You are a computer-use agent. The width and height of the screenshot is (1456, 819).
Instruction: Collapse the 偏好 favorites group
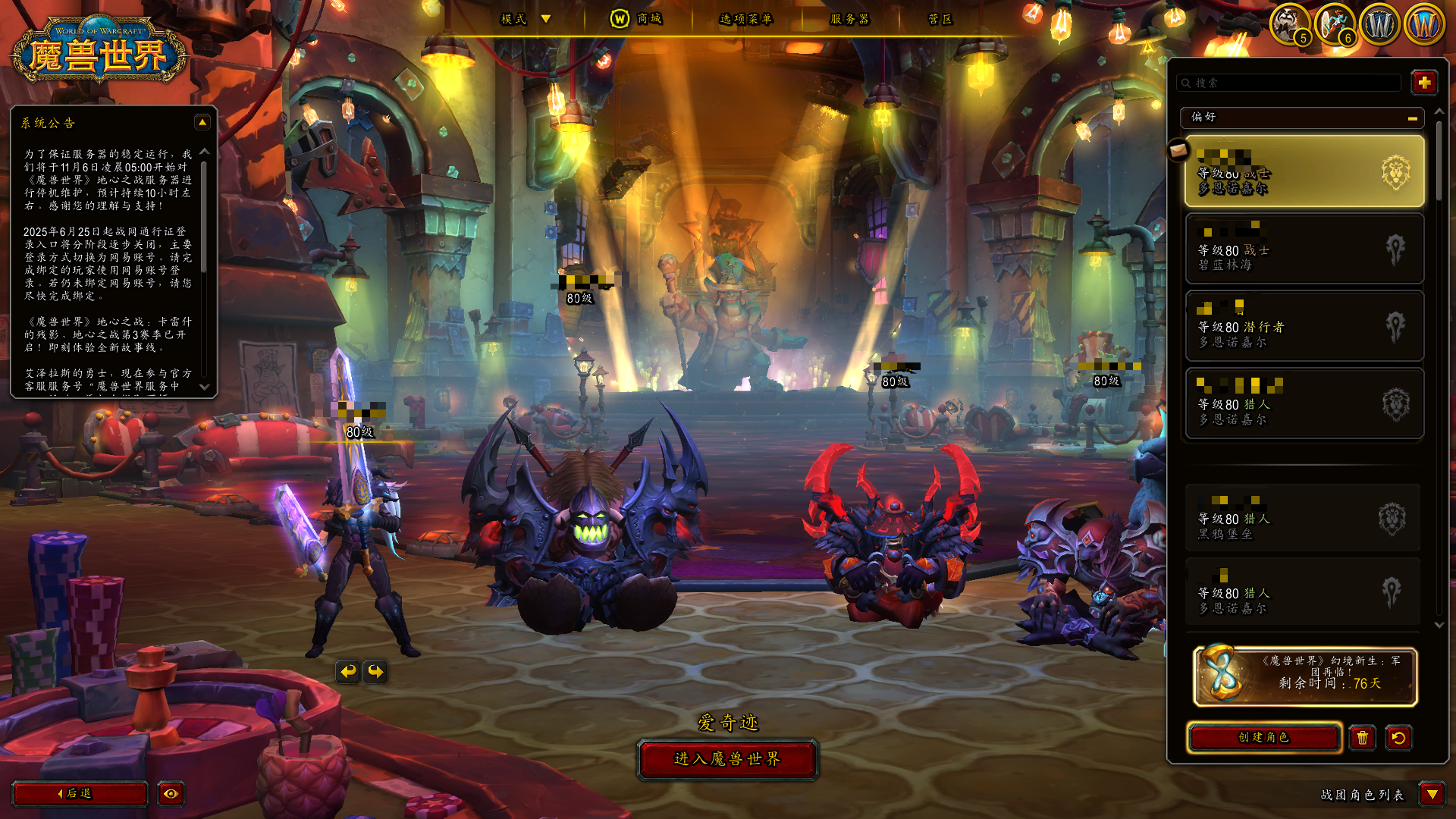[1412, 118]
